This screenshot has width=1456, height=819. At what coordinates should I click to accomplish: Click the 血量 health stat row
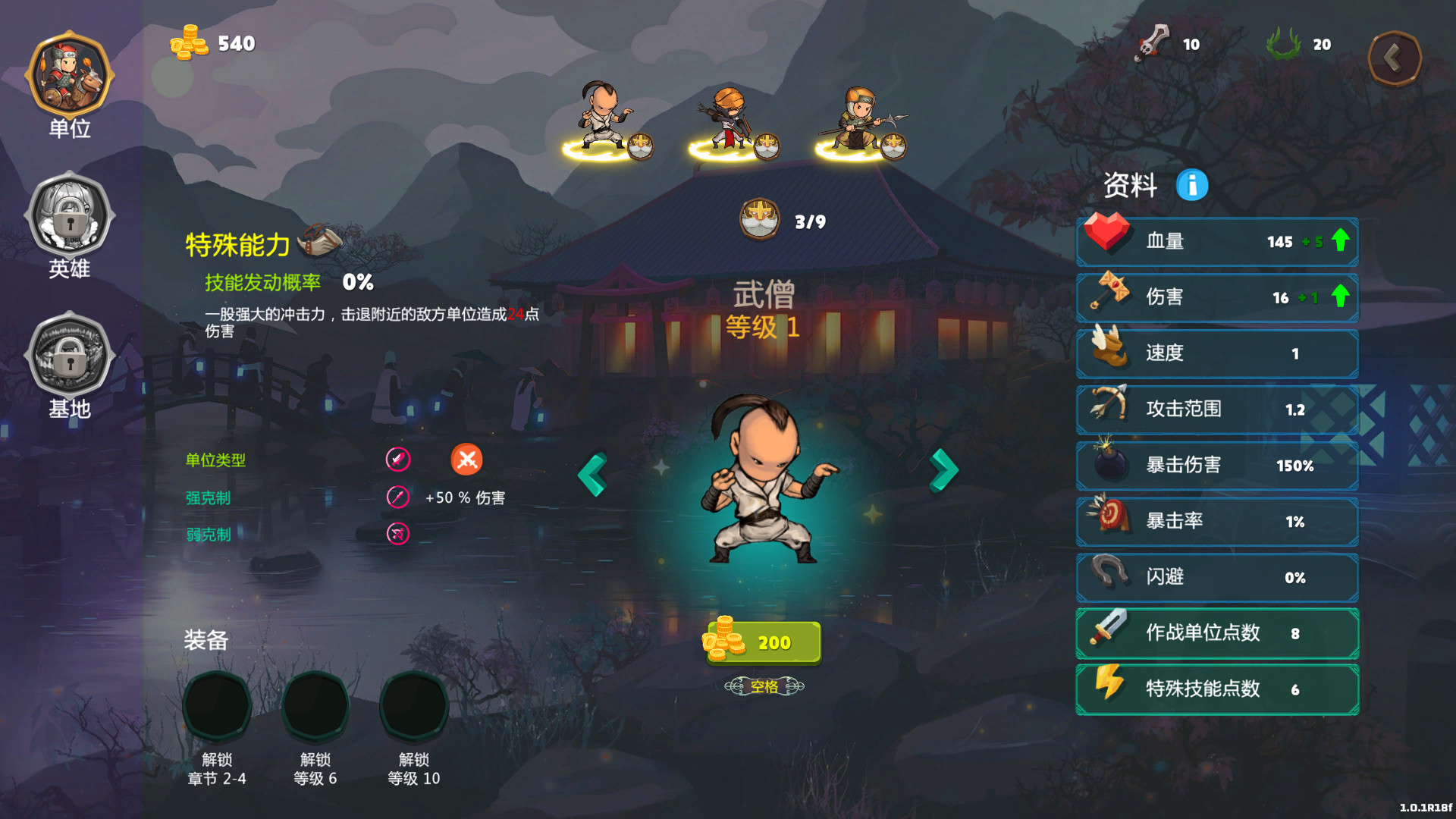pyautogui.click(x=1217, y=242)
